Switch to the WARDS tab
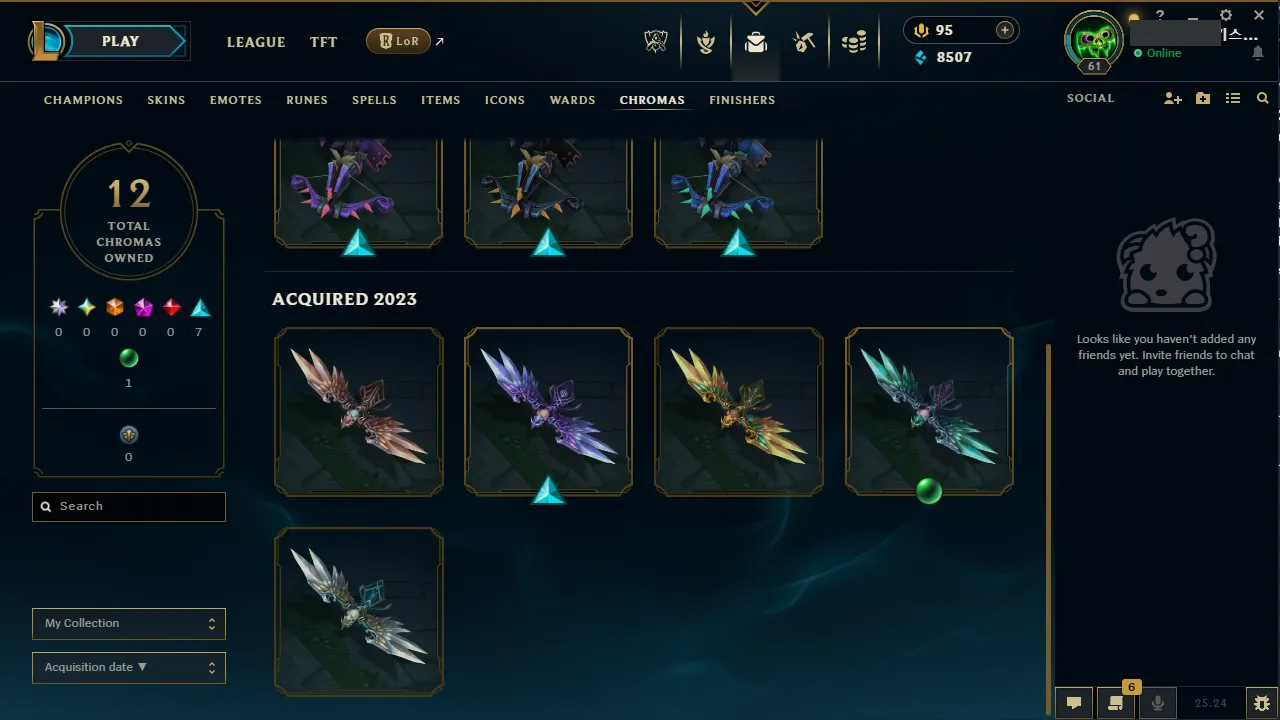Viewport: 1280px width, 720px height. [x=572, y=100]
